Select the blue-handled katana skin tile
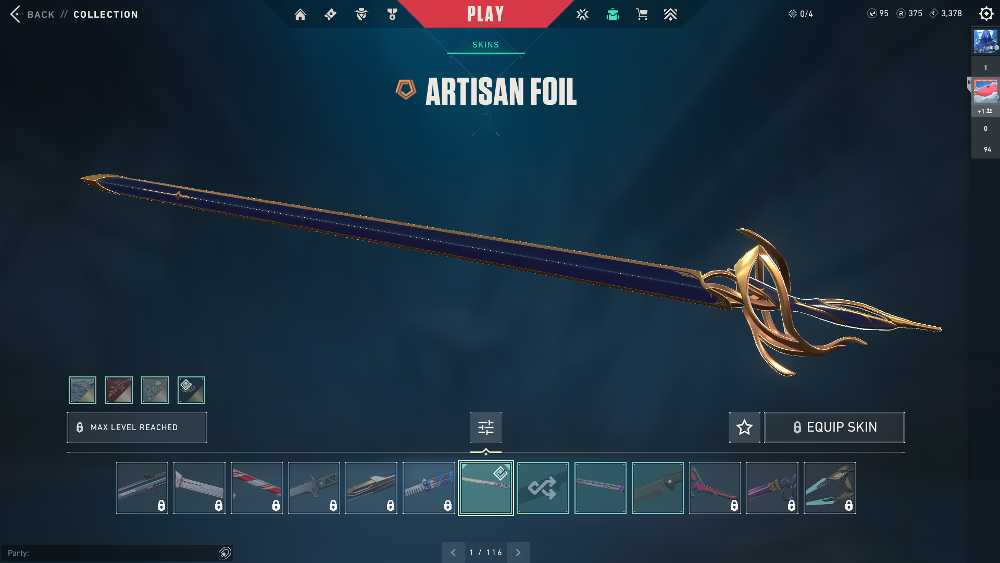Screen dimensions: 1000x563 [429, 488]
